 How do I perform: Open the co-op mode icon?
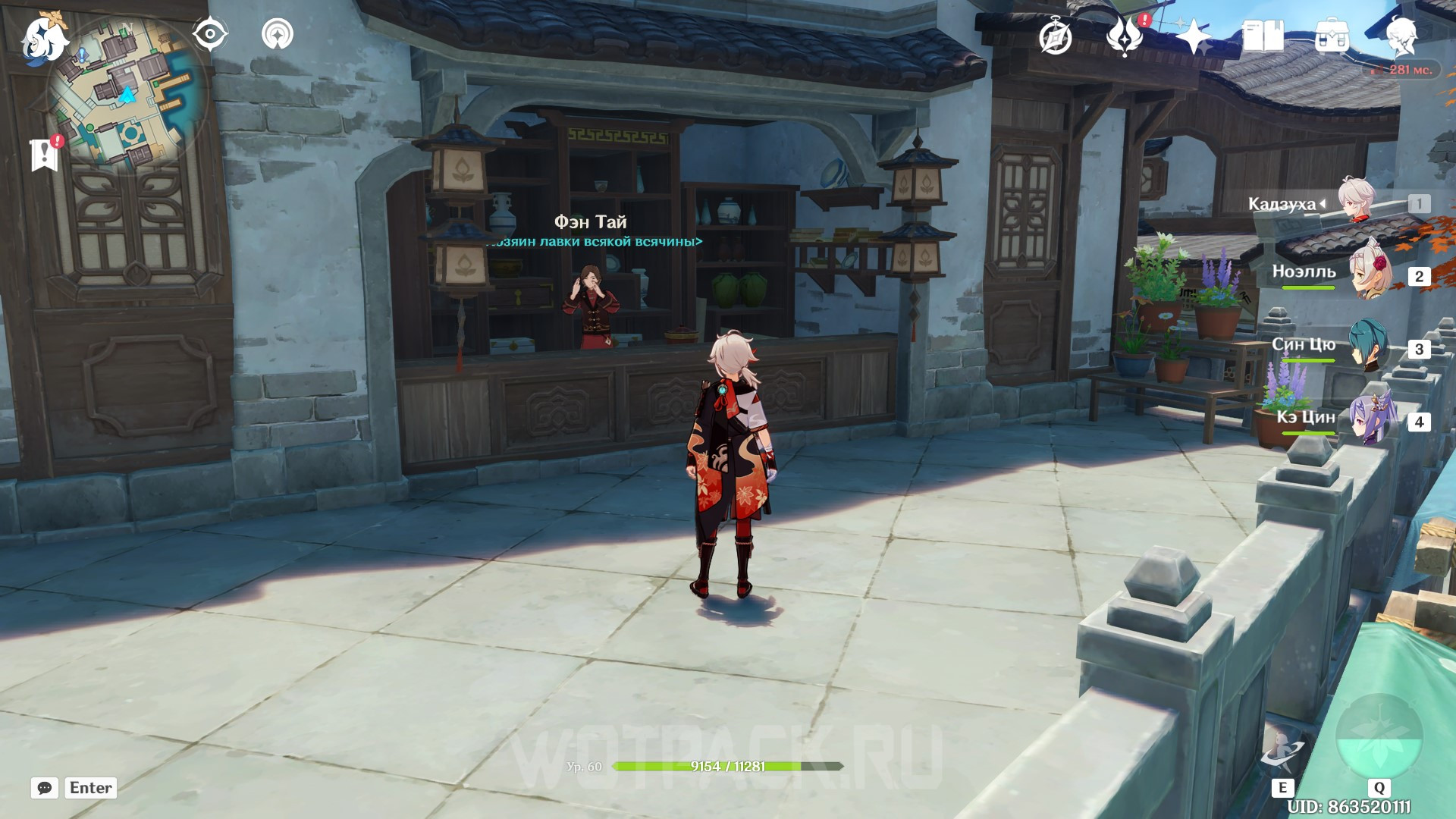(278, 34)
